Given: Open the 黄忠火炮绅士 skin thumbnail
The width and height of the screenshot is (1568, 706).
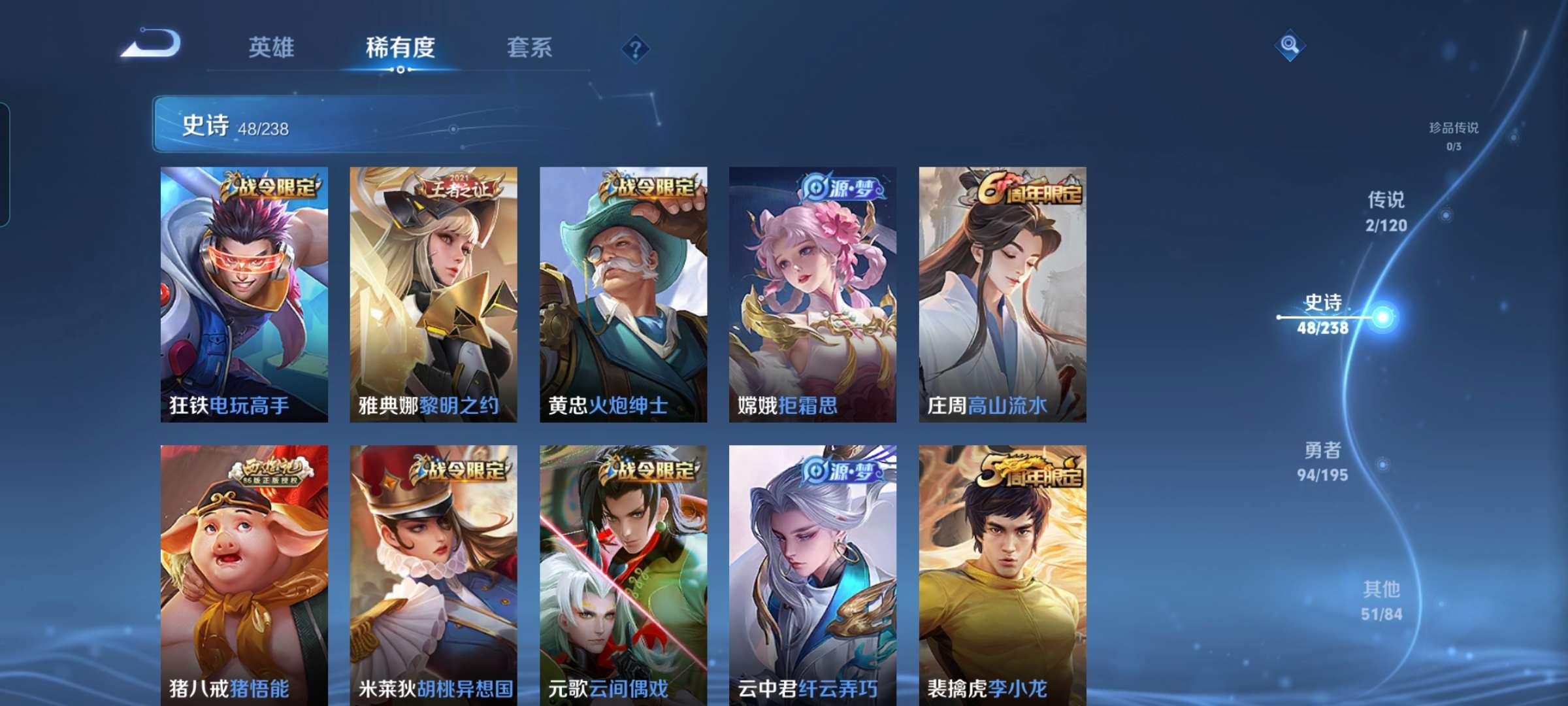Looking at the screenshot, I should tap(622, 294).
